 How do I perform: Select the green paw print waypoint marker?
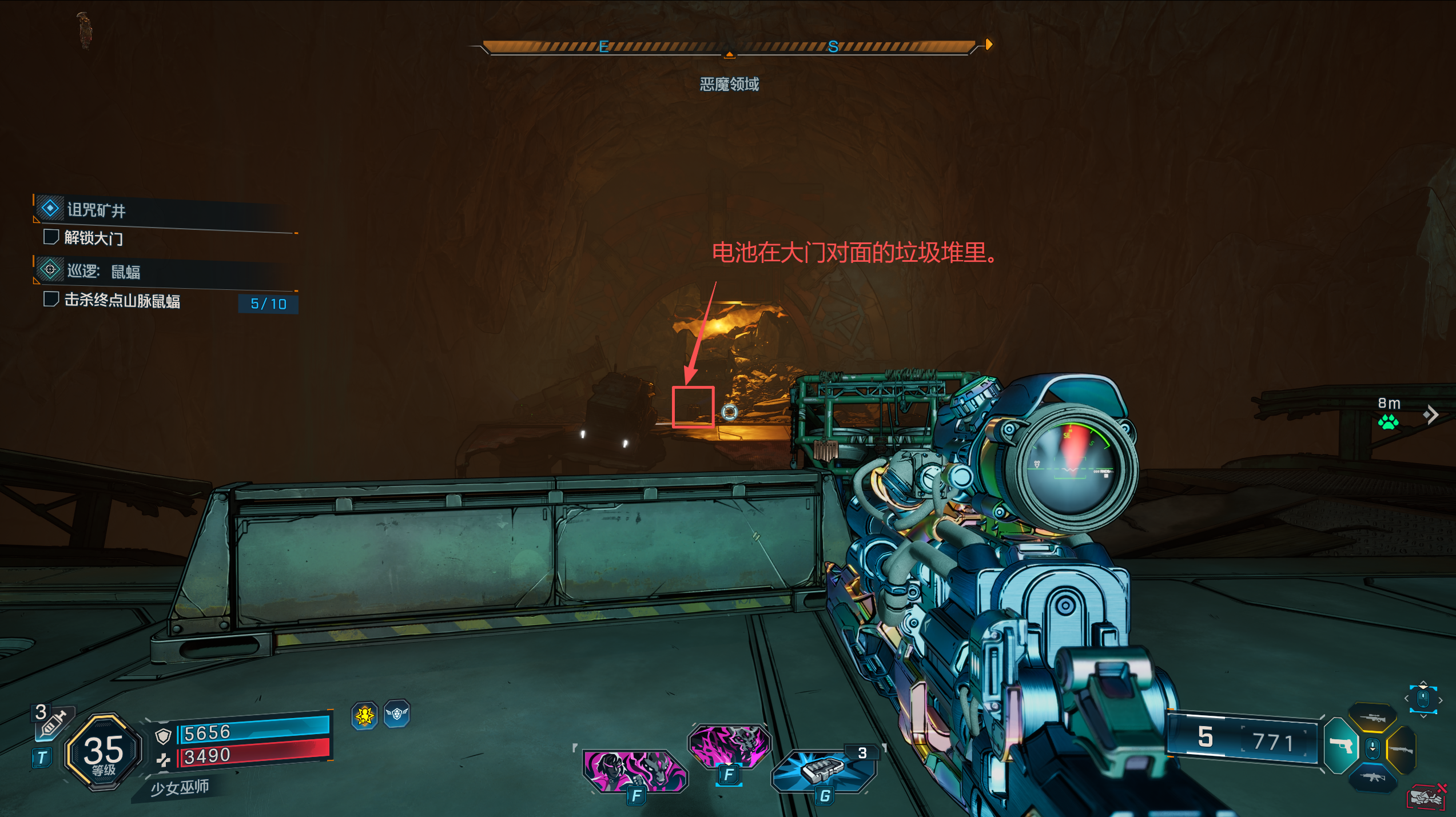click(1388, 422)
